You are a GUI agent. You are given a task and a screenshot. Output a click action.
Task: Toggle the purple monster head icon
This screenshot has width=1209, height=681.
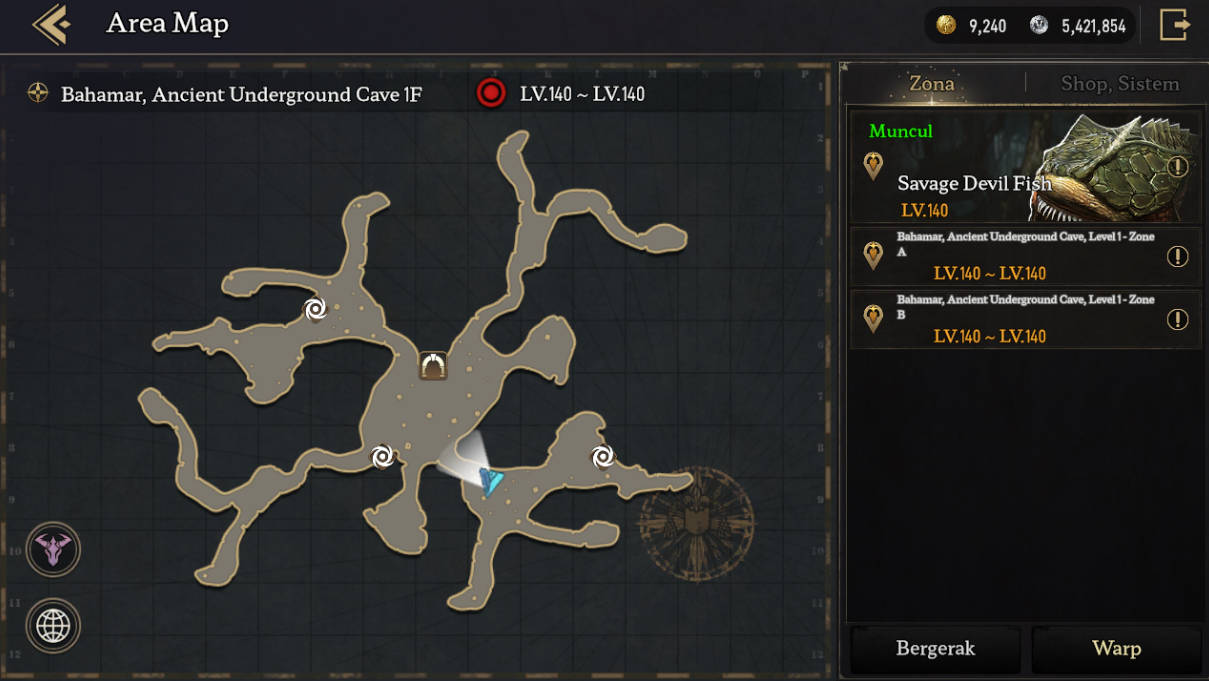pyautogui.click(x=53, y=549)
